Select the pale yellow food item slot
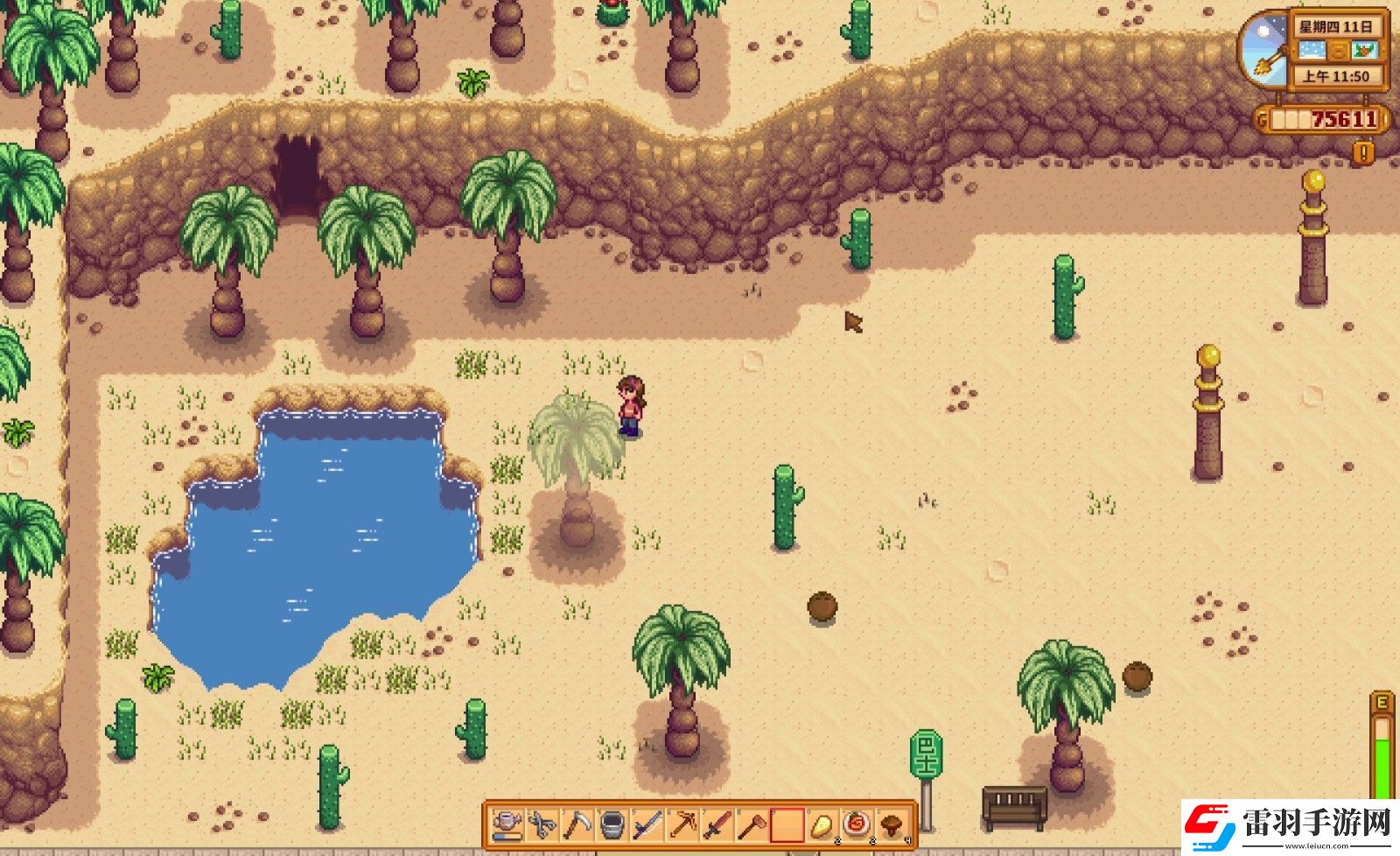 pos(822,824)
